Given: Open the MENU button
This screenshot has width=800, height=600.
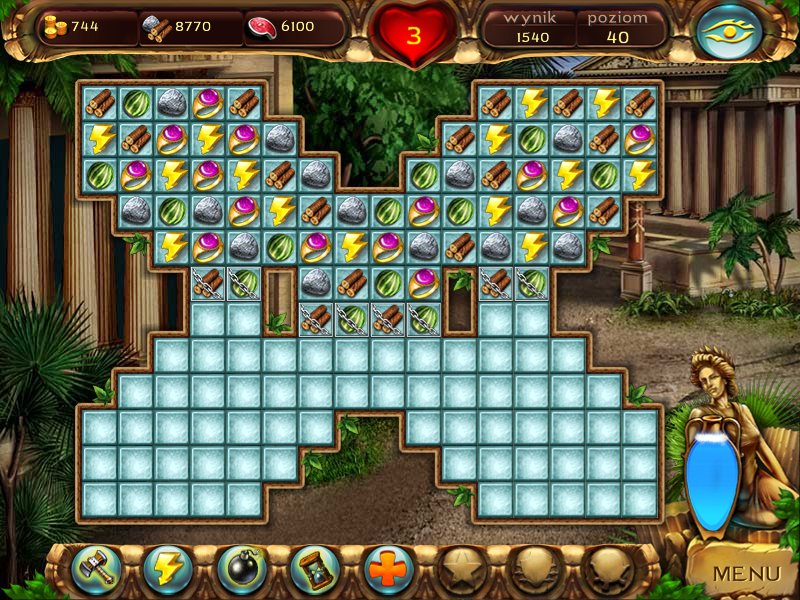Looking at the screenshot, I should point(745,573).
